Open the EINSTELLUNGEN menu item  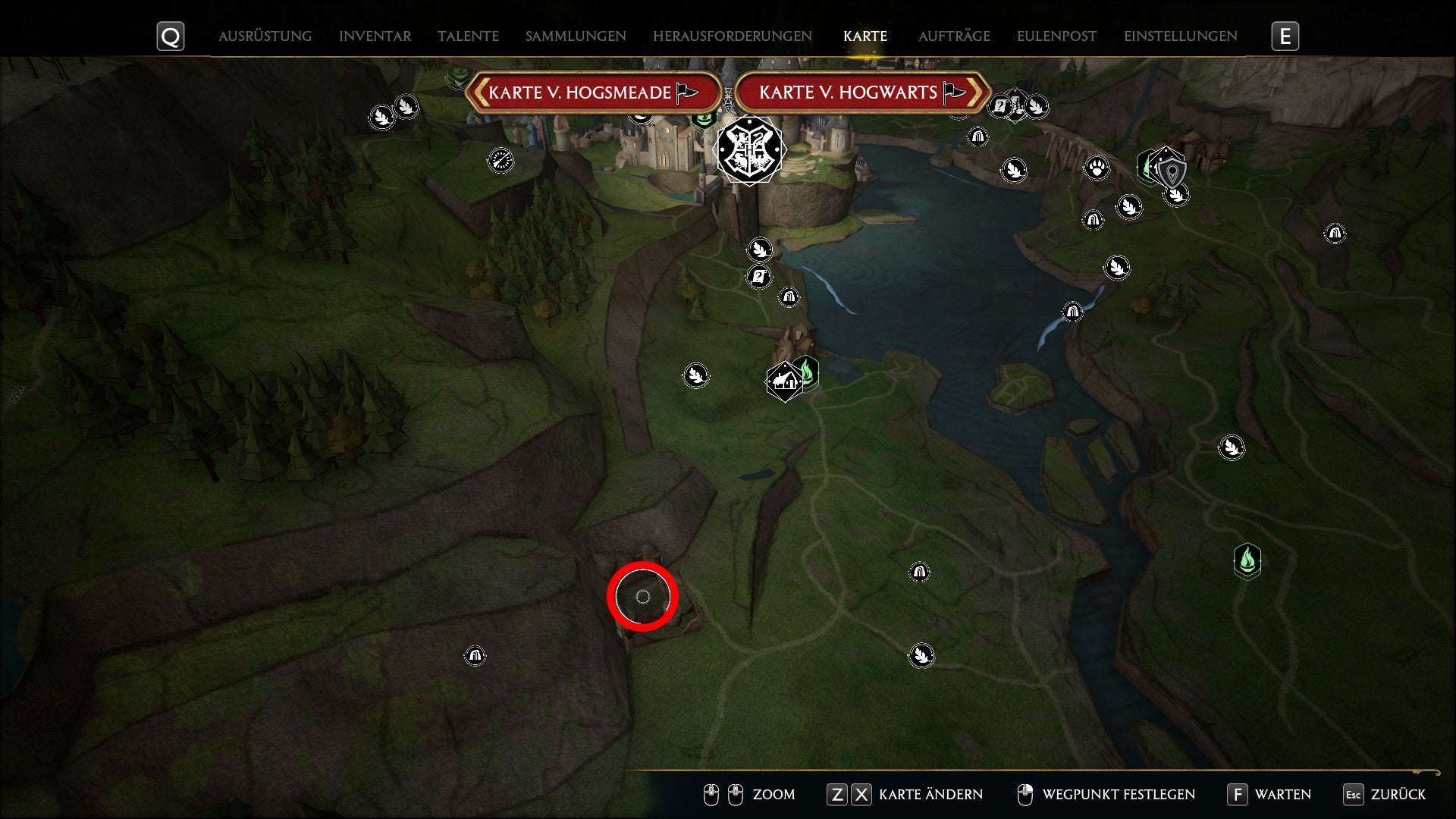(1180, 36)
